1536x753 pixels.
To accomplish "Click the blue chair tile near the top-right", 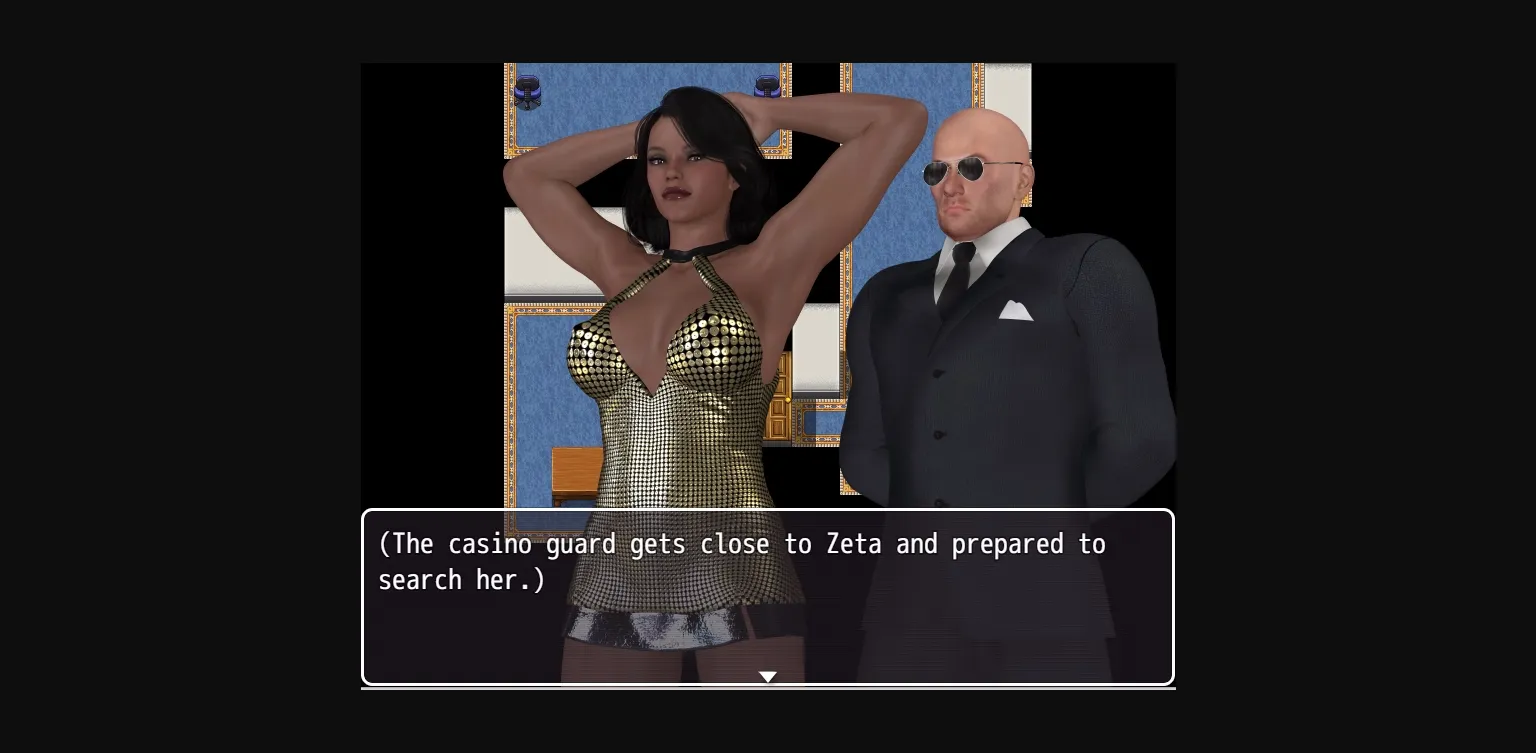I will click(x=766, y=88).
